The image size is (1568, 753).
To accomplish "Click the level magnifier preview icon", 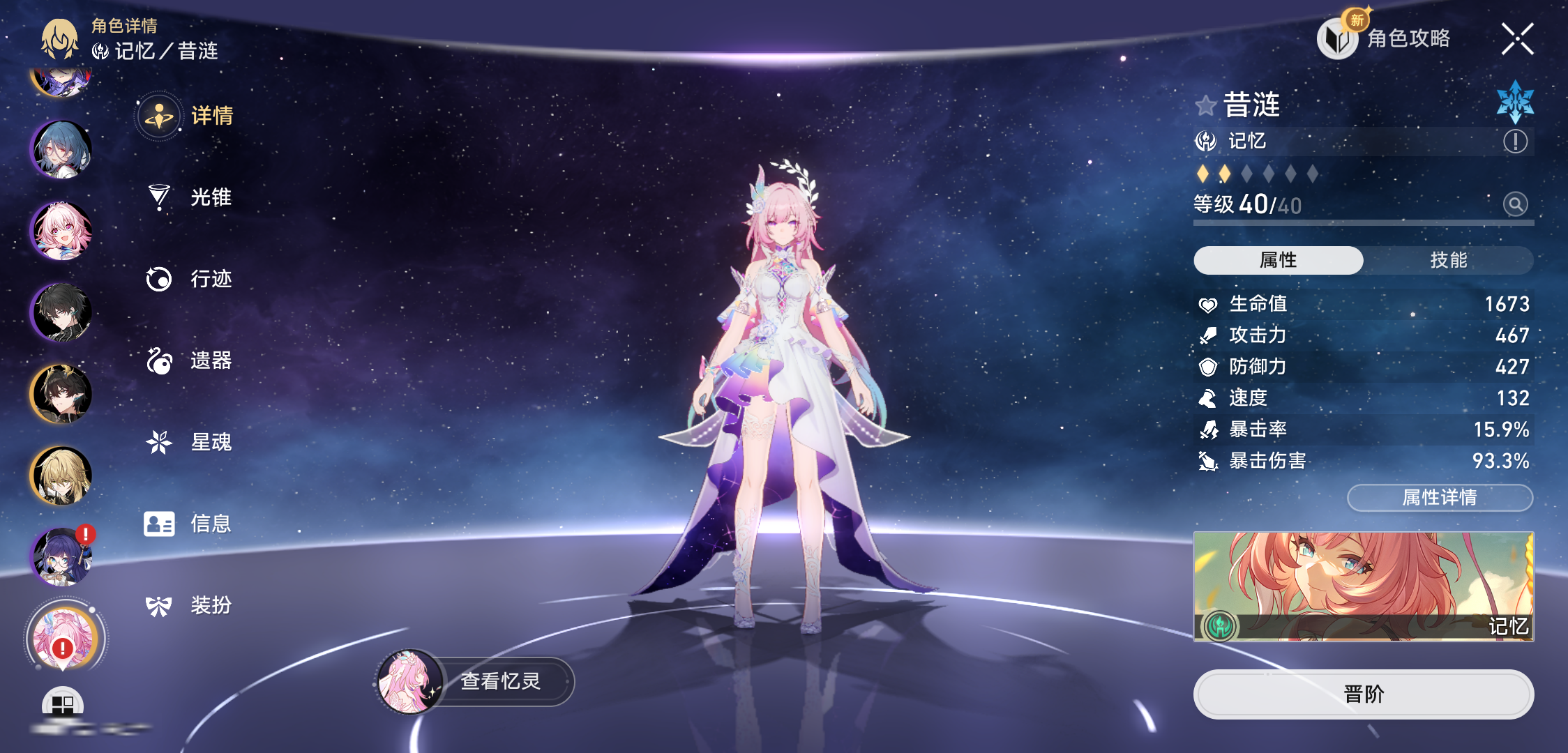I will [1515, 204].
